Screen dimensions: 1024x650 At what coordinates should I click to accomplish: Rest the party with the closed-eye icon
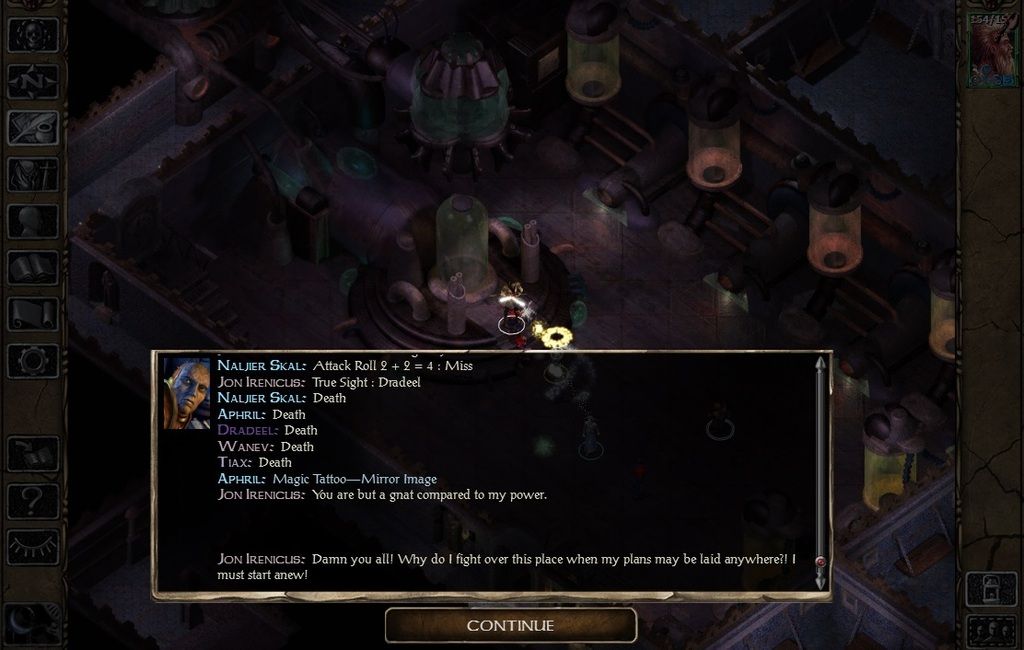(33, 546)
